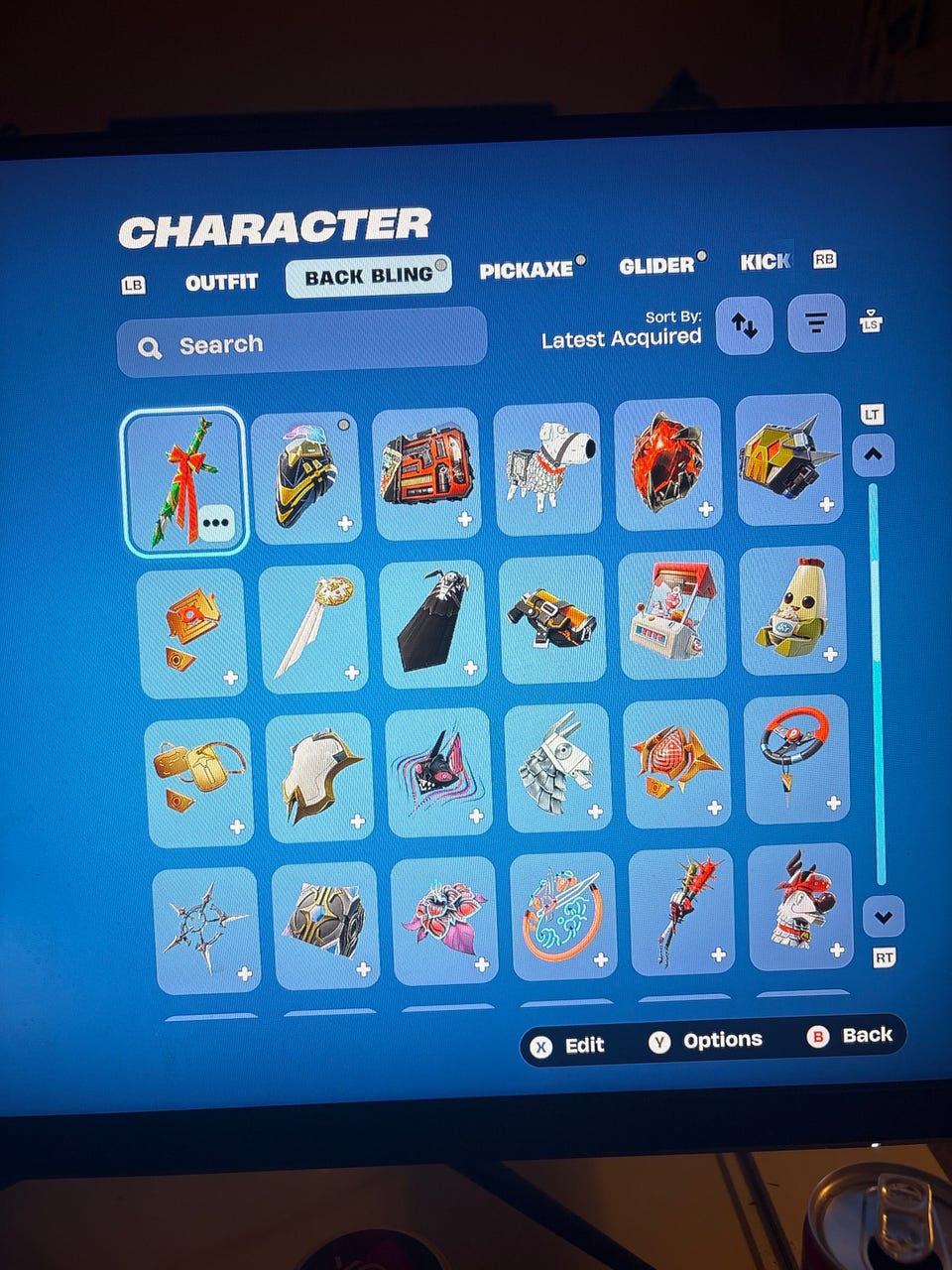Pick the white dog llama back bling
The image size is (952, 1270).
coord(546,466)
